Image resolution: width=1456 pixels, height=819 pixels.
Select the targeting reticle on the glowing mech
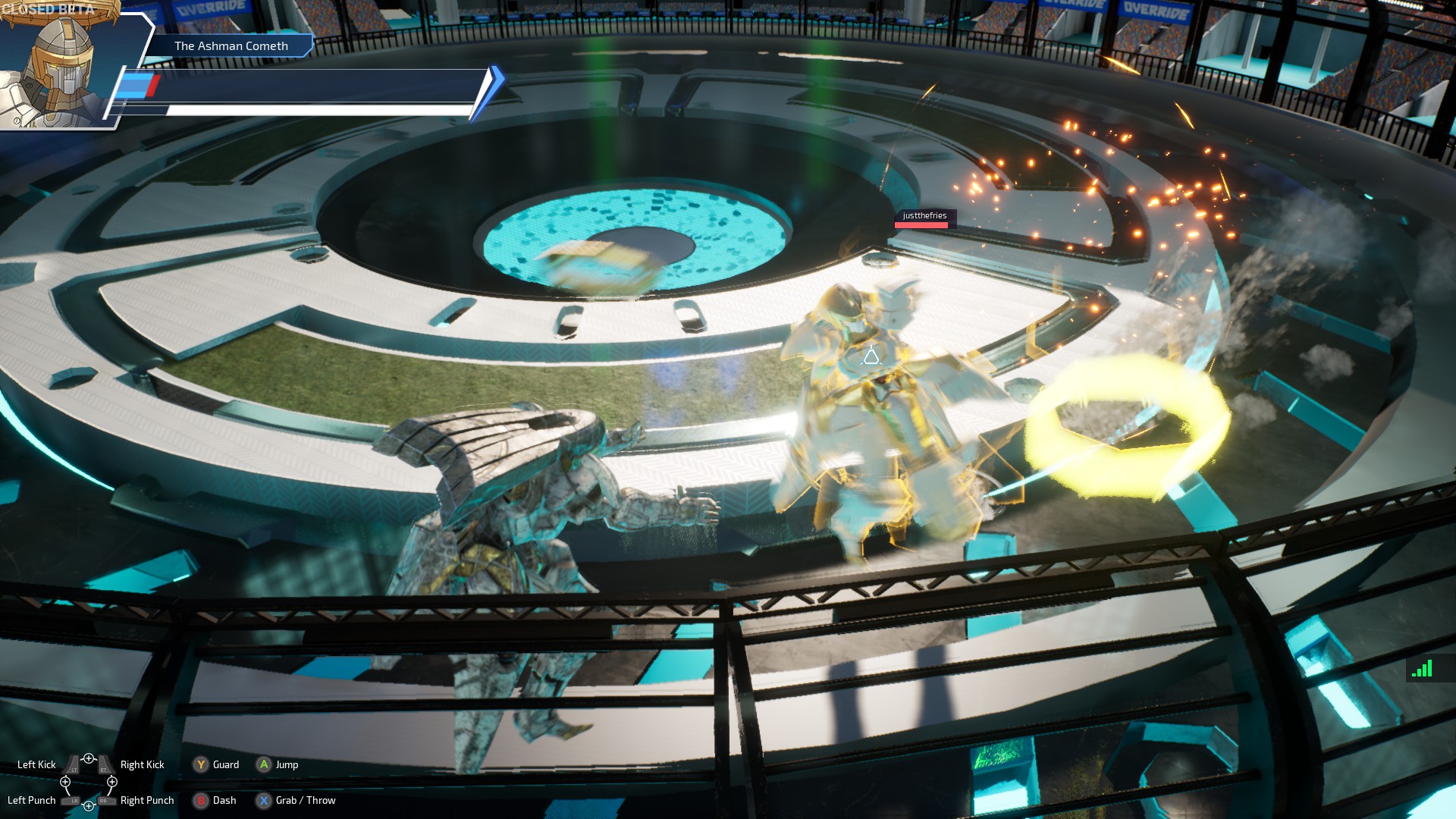pos(870,356)
